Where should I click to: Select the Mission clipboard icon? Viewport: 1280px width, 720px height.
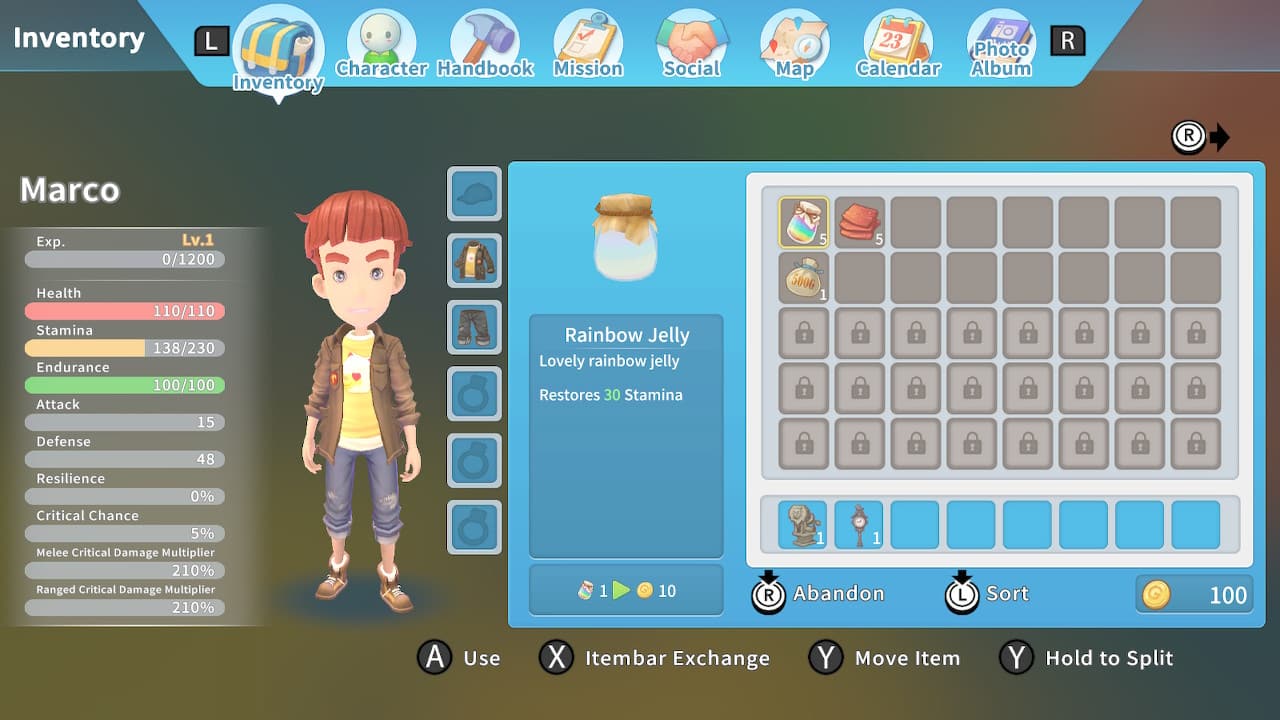pyautogui.click(x=588, y=41)
